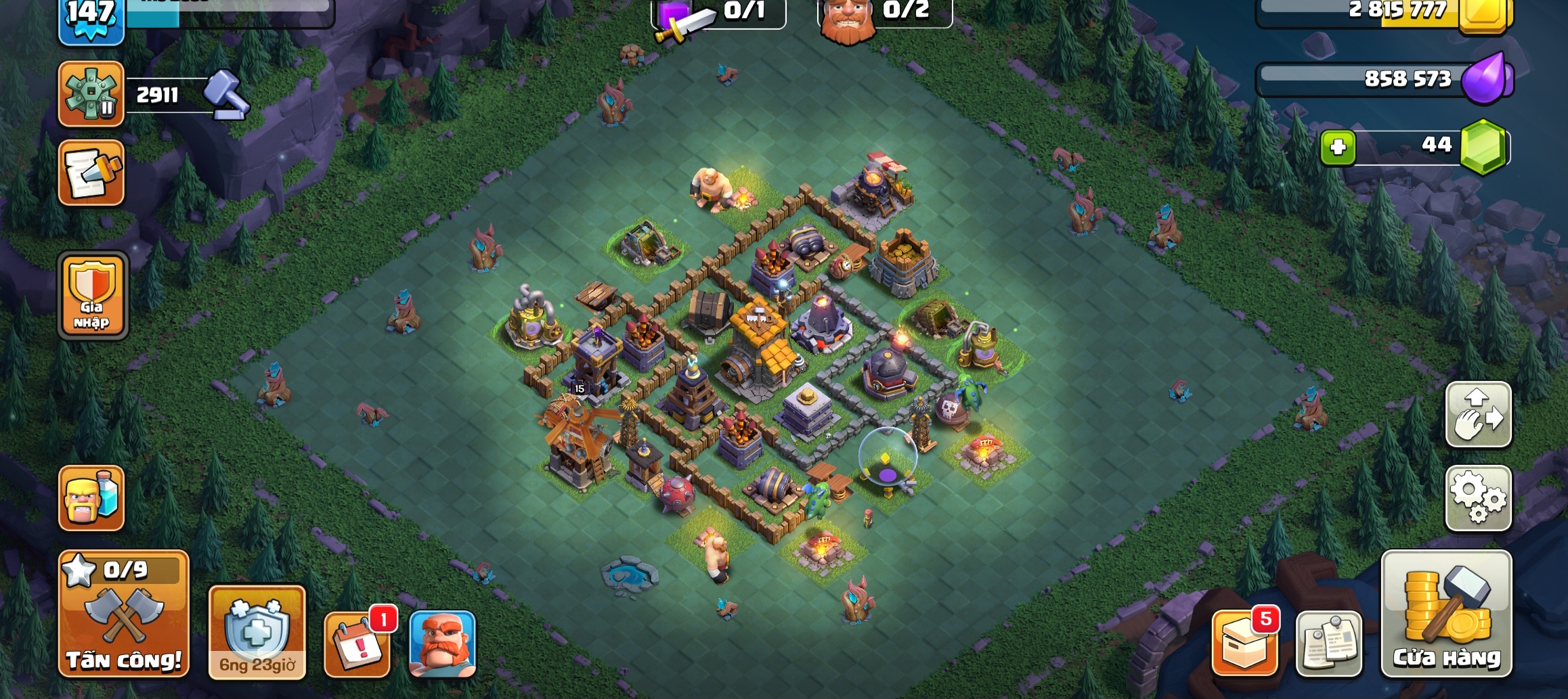Viewport: 1568px width, 699px height.
Task: Open the calendar events button
Action: click(x=357, y=644)
